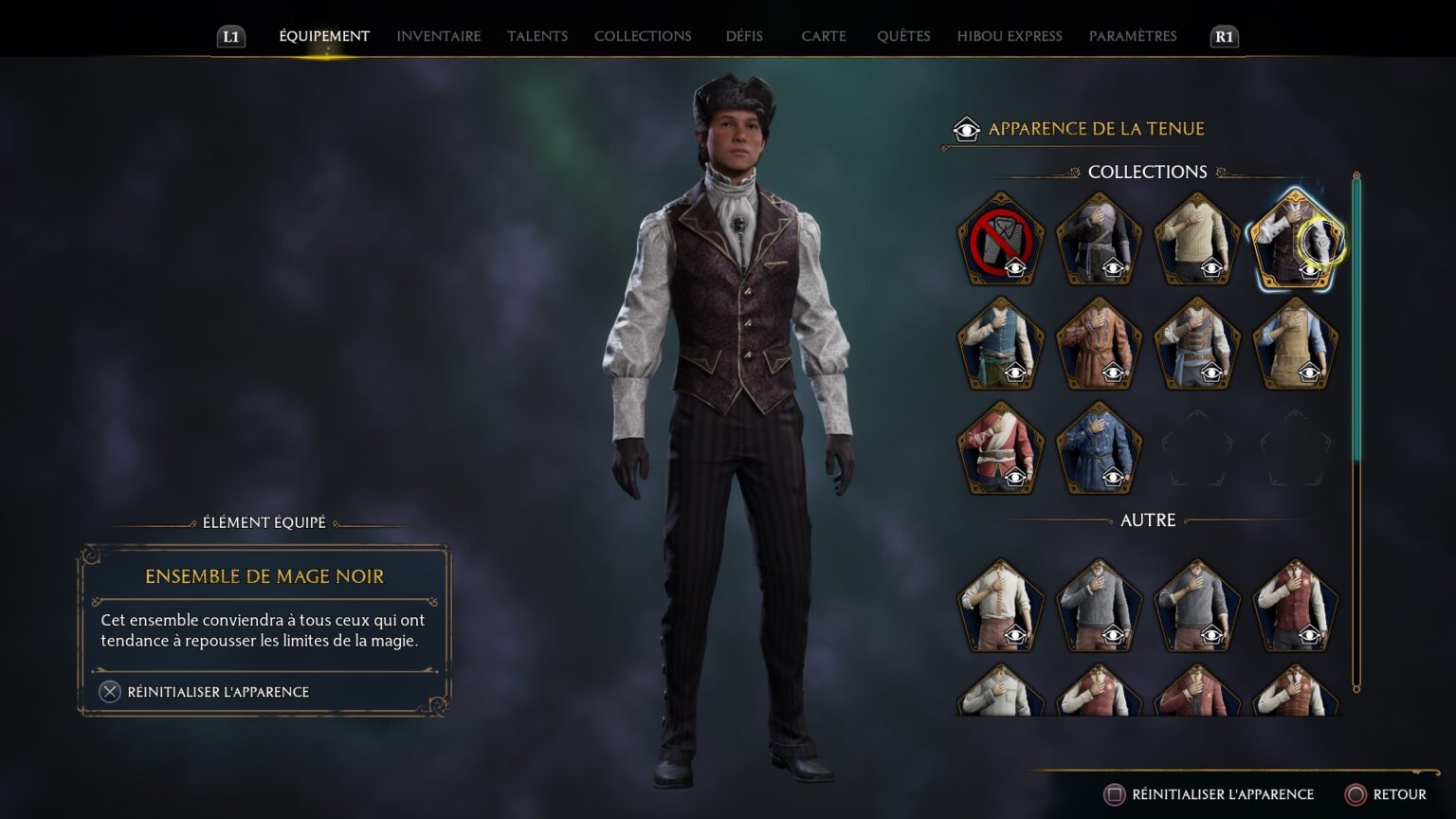Select the cream knitted sweater outfit icon
Screen dimensions: 1456x819
pyautogui.click(x=1197, y=237)
